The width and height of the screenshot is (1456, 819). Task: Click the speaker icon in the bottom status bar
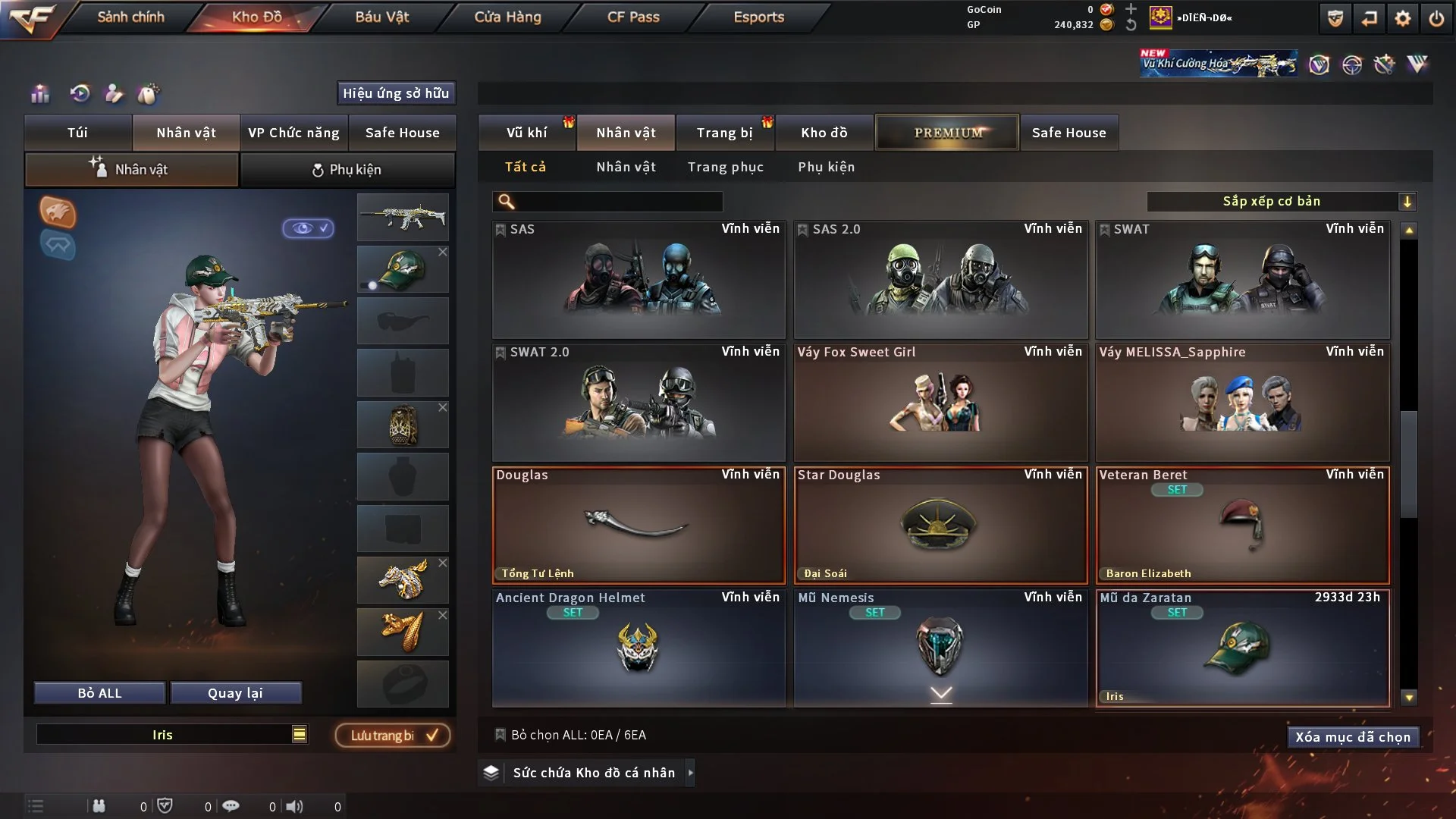pos(294,806)
